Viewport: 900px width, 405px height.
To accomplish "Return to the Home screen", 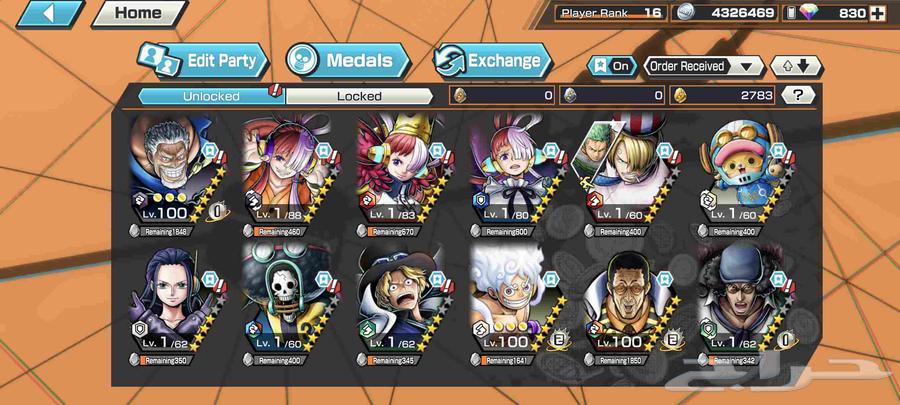I will point(139,14).
